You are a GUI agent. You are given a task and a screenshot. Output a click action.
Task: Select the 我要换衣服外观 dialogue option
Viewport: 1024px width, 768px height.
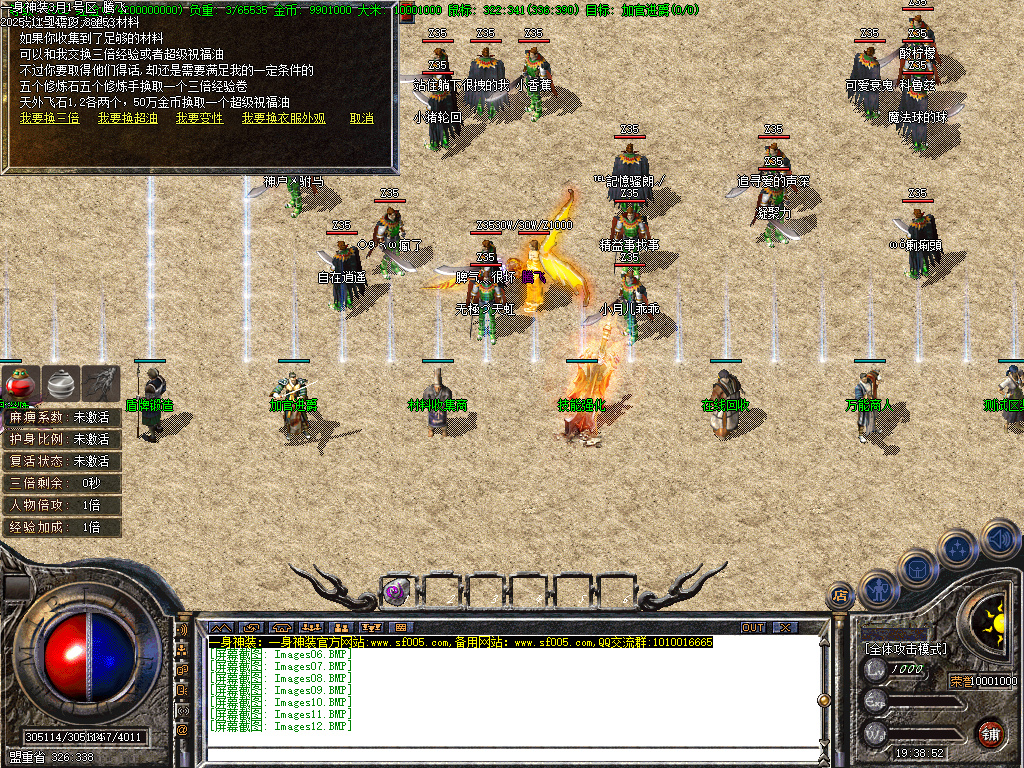(x=283, y=118)
